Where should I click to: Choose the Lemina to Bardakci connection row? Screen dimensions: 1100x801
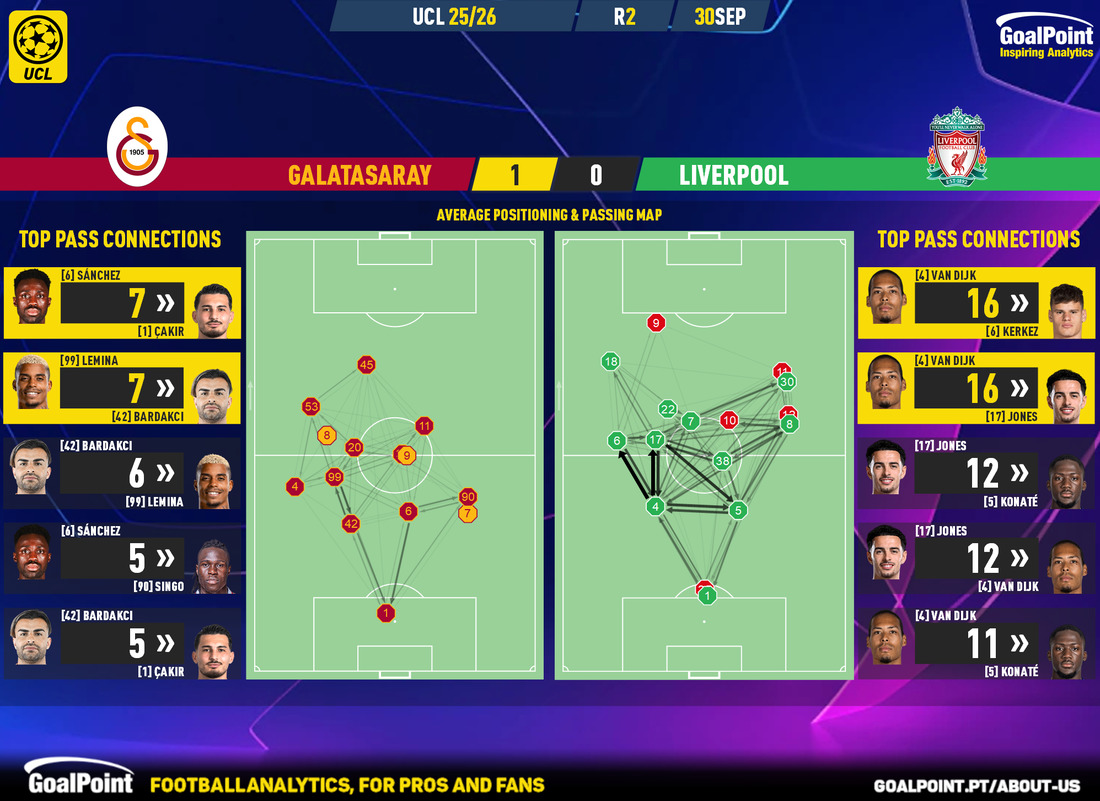[x=122, y=388]
